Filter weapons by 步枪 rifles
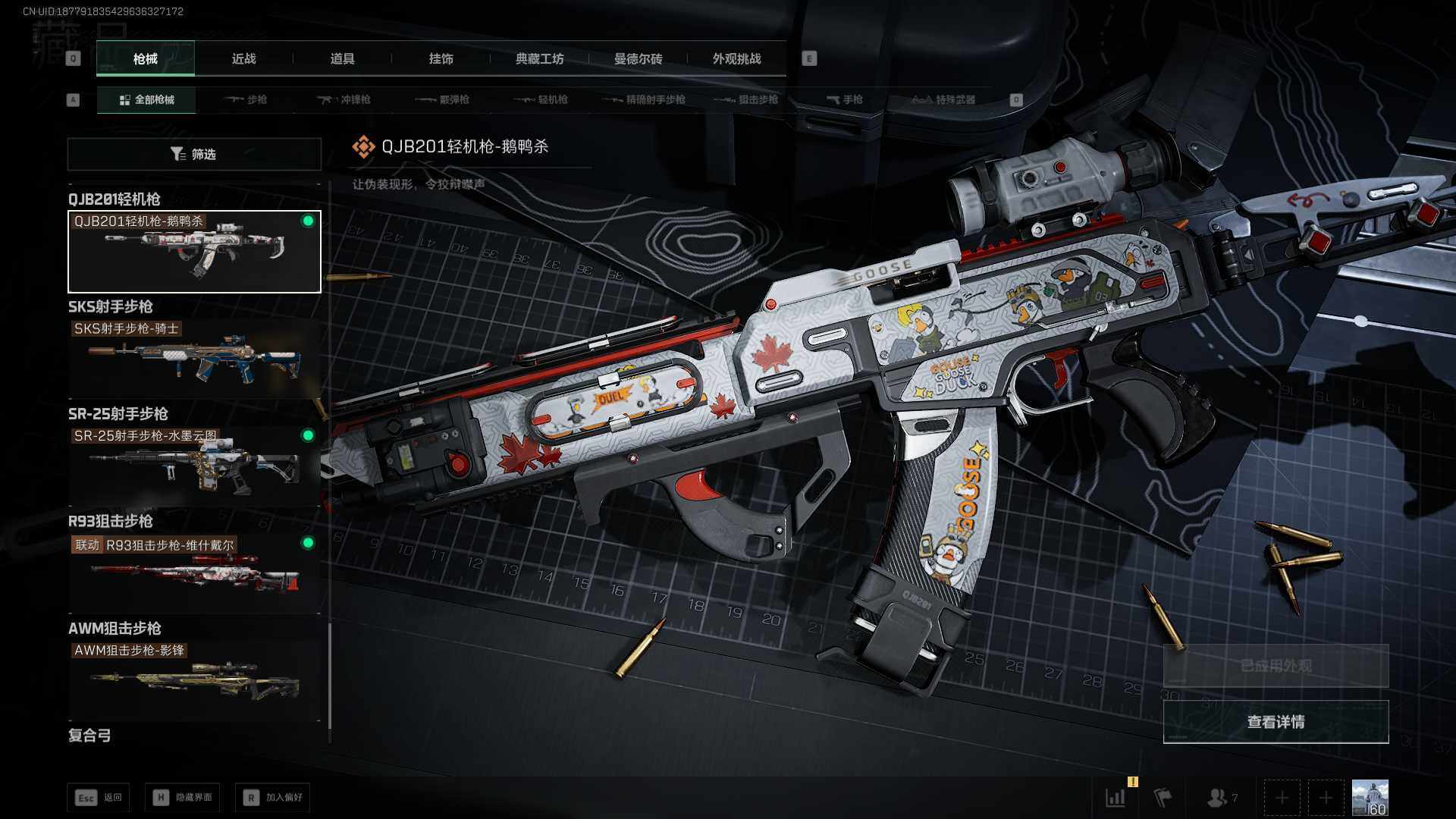Screen dimensions: 1456x819 (x=246, y=100)
